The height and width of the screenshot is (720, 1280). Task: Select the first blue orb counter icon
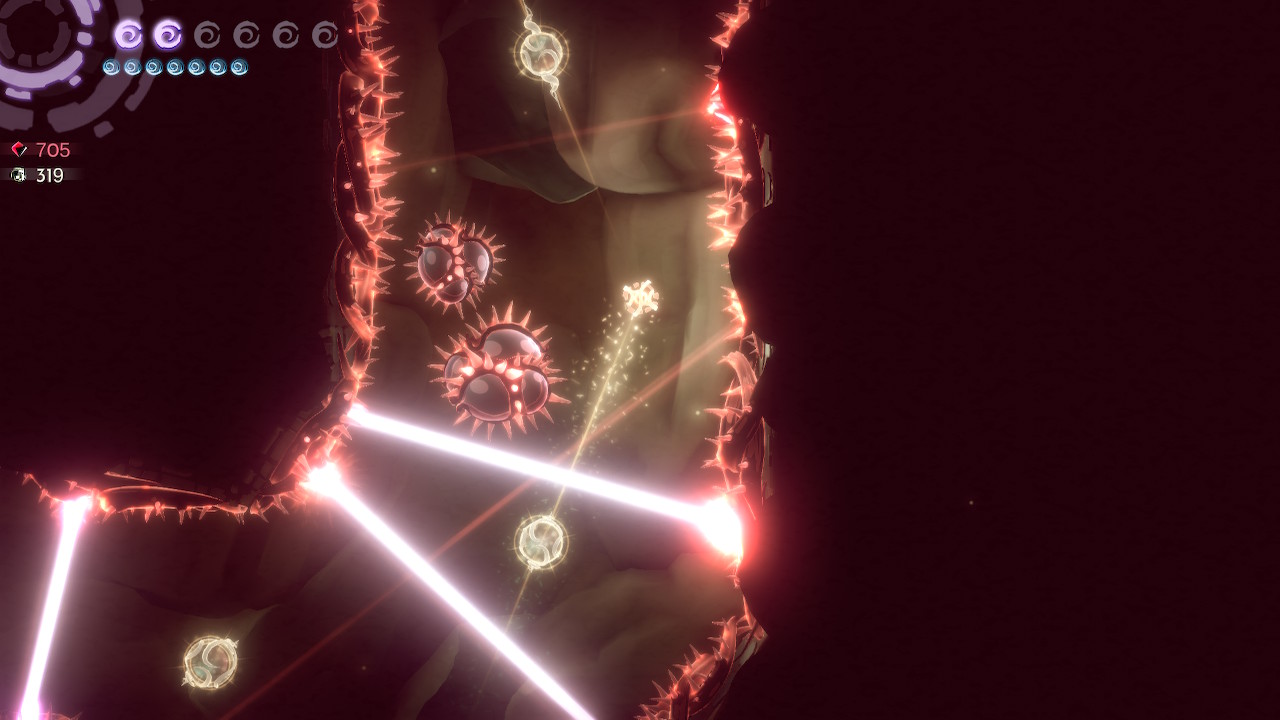pyautogui.click(x=110, y=67)
